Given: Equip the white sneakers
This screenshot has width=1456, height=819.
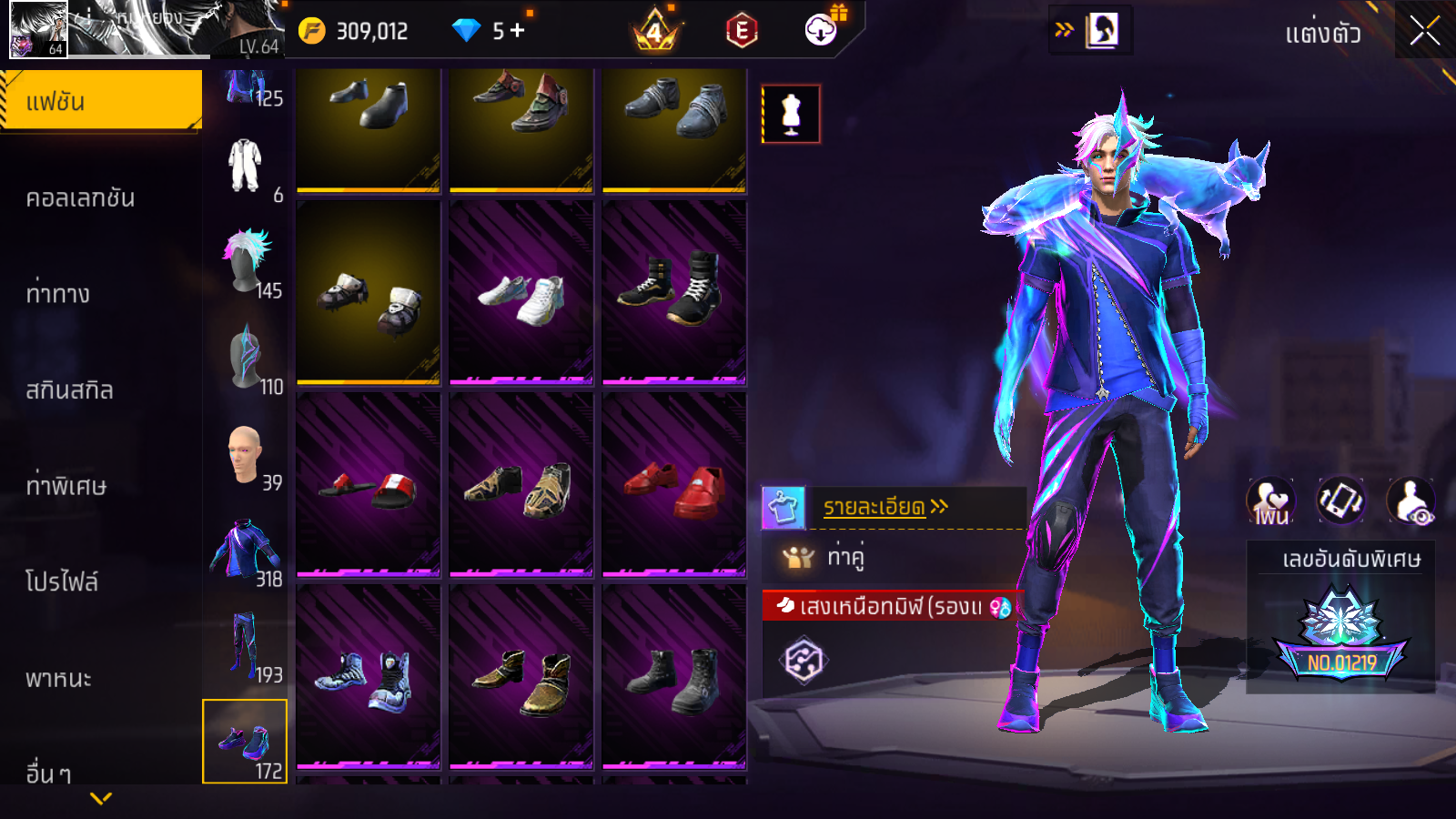Looking at the screenshot, I should click(521, 293).
